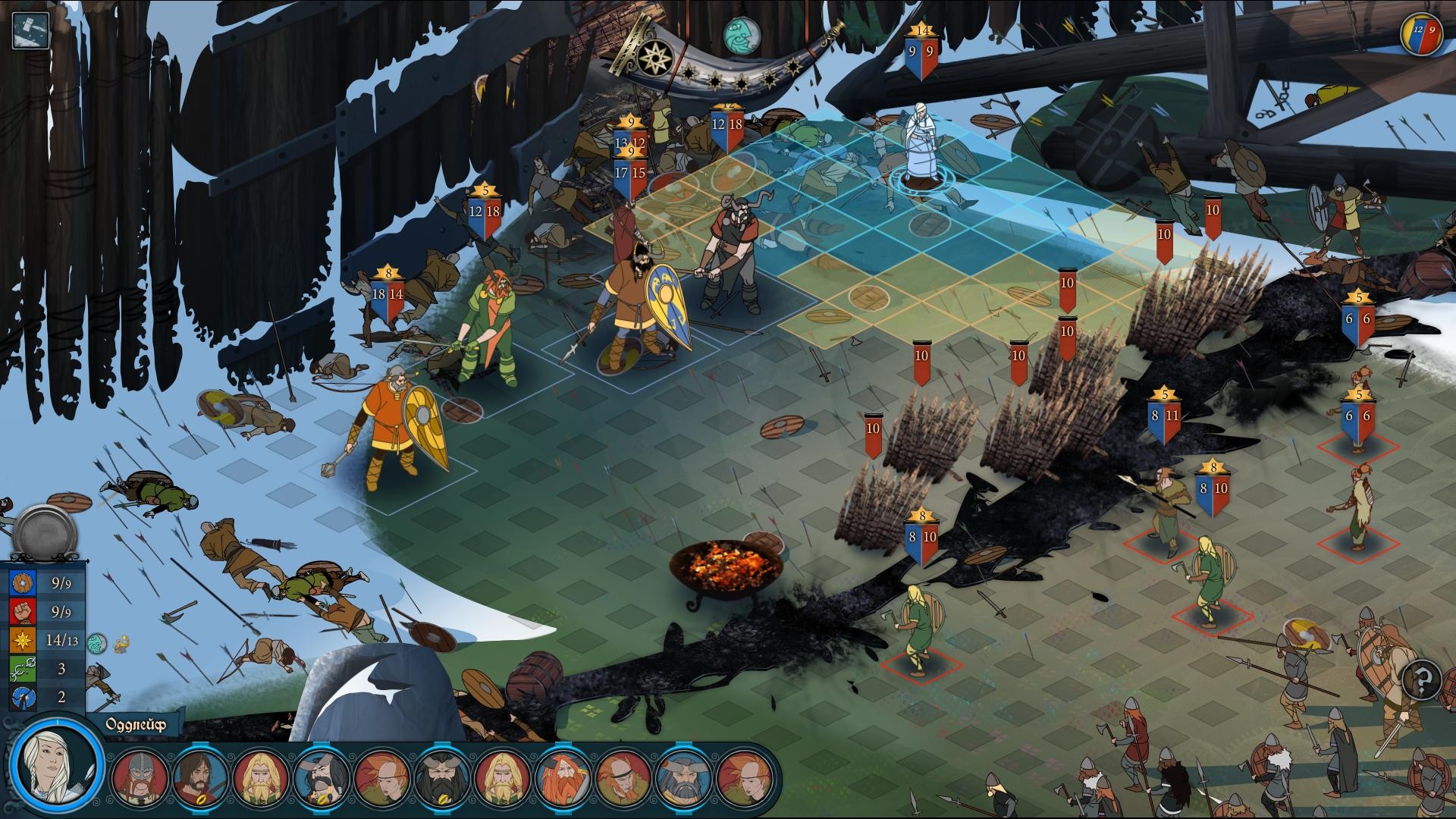Select the black-bearded horned helmet portrait

443,777
